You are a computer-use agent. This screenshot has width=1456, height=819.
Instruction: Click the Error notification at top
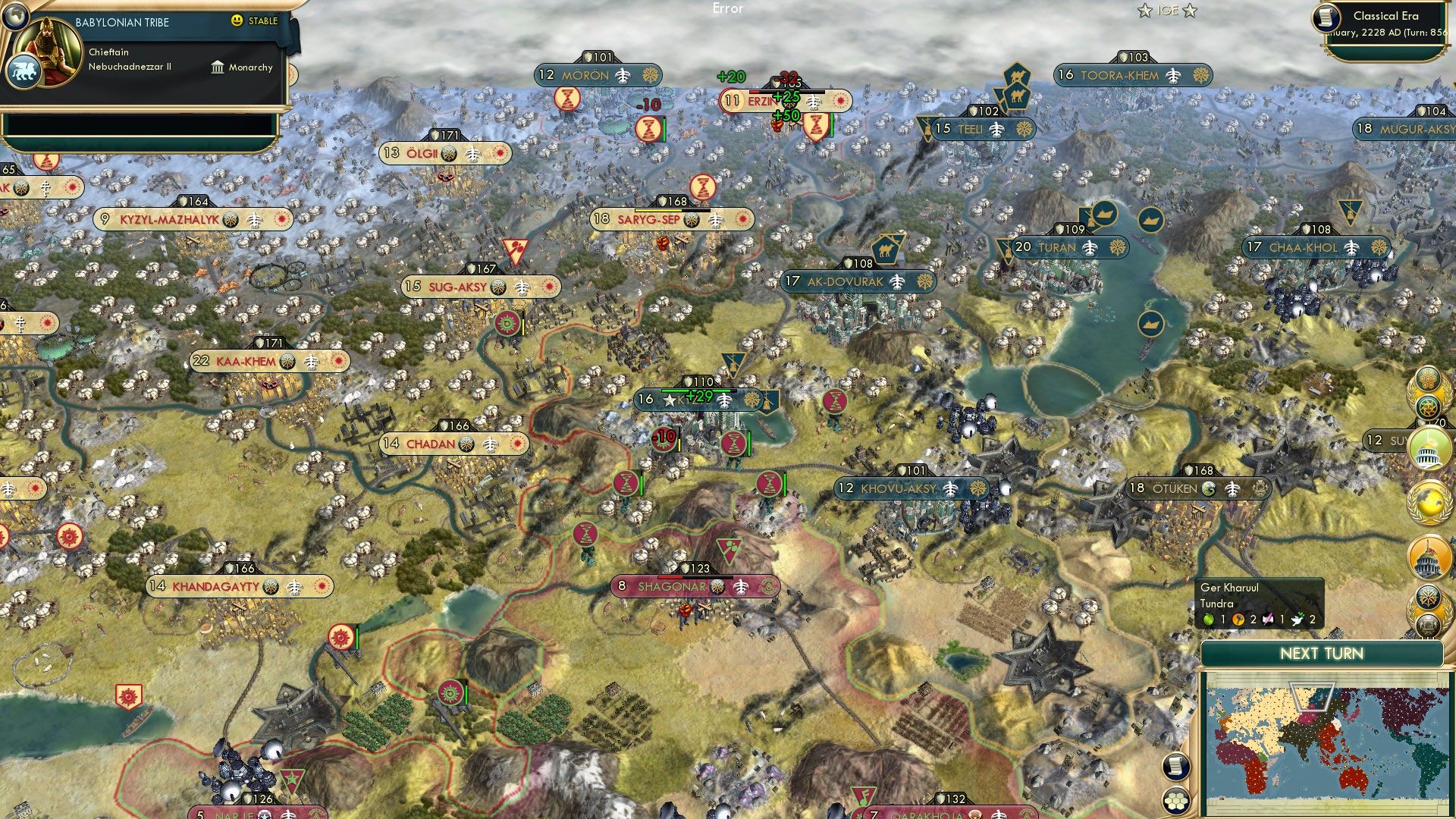[729, 10]
